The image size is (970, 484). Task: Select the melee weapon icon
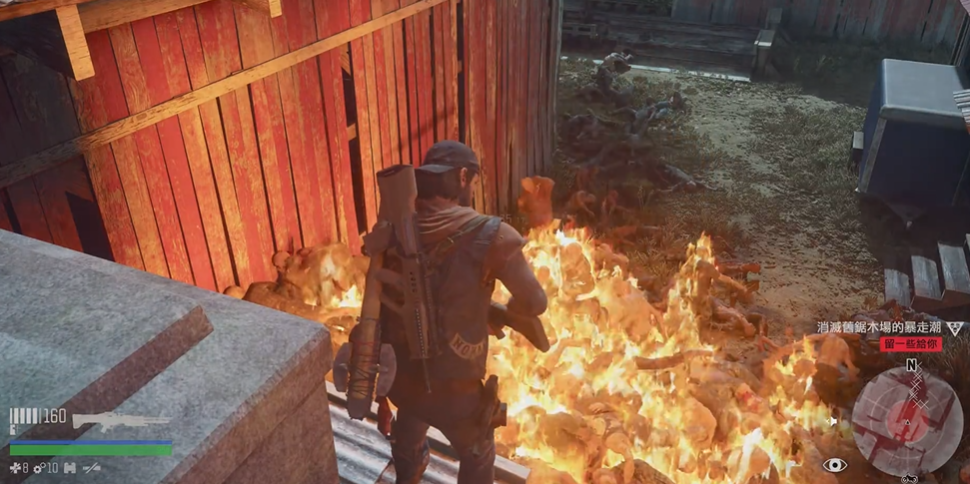[x=92, y=467]
